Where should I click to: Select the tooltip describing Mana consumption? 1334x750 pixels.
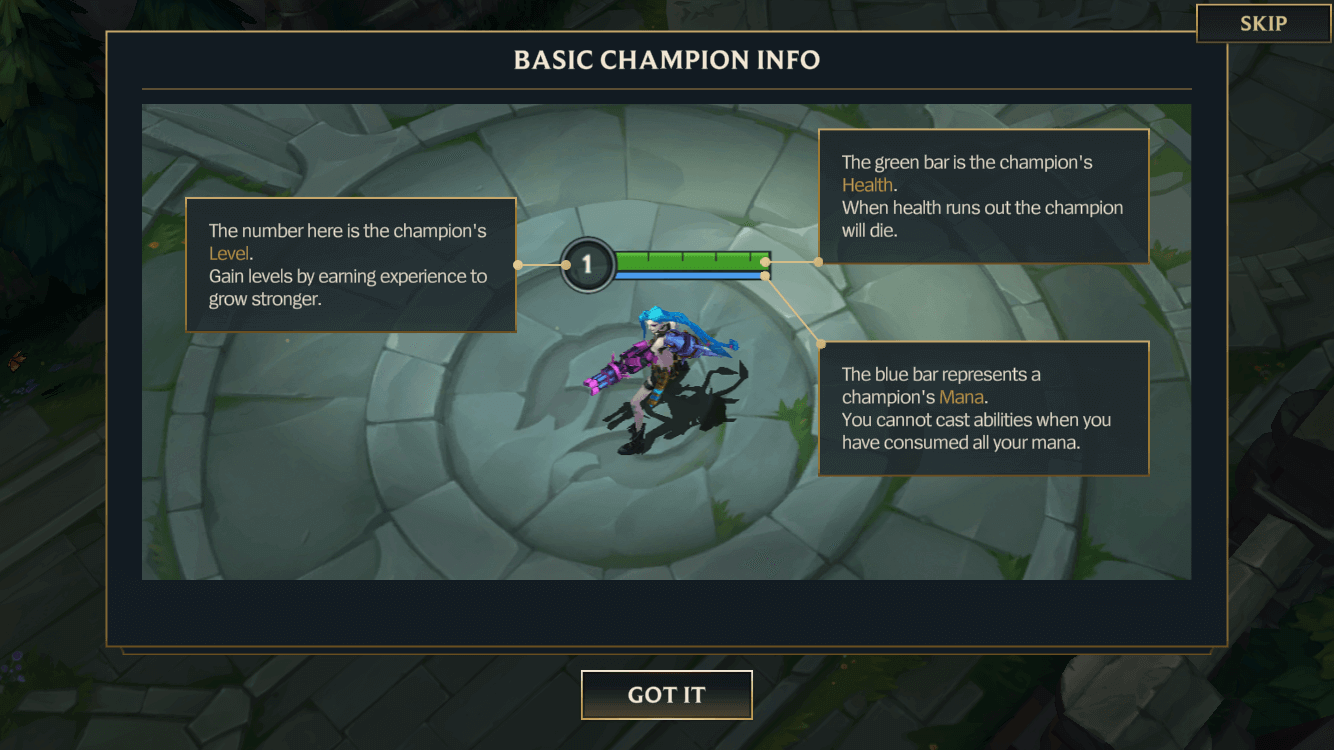[984, 408]
